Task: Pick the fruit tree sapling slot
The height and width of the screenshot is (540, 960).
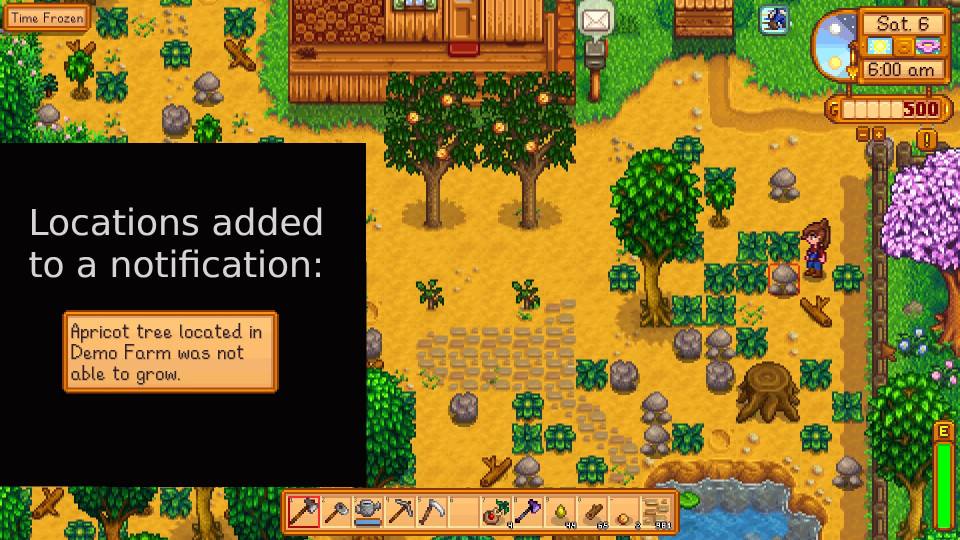Action: 496,512
